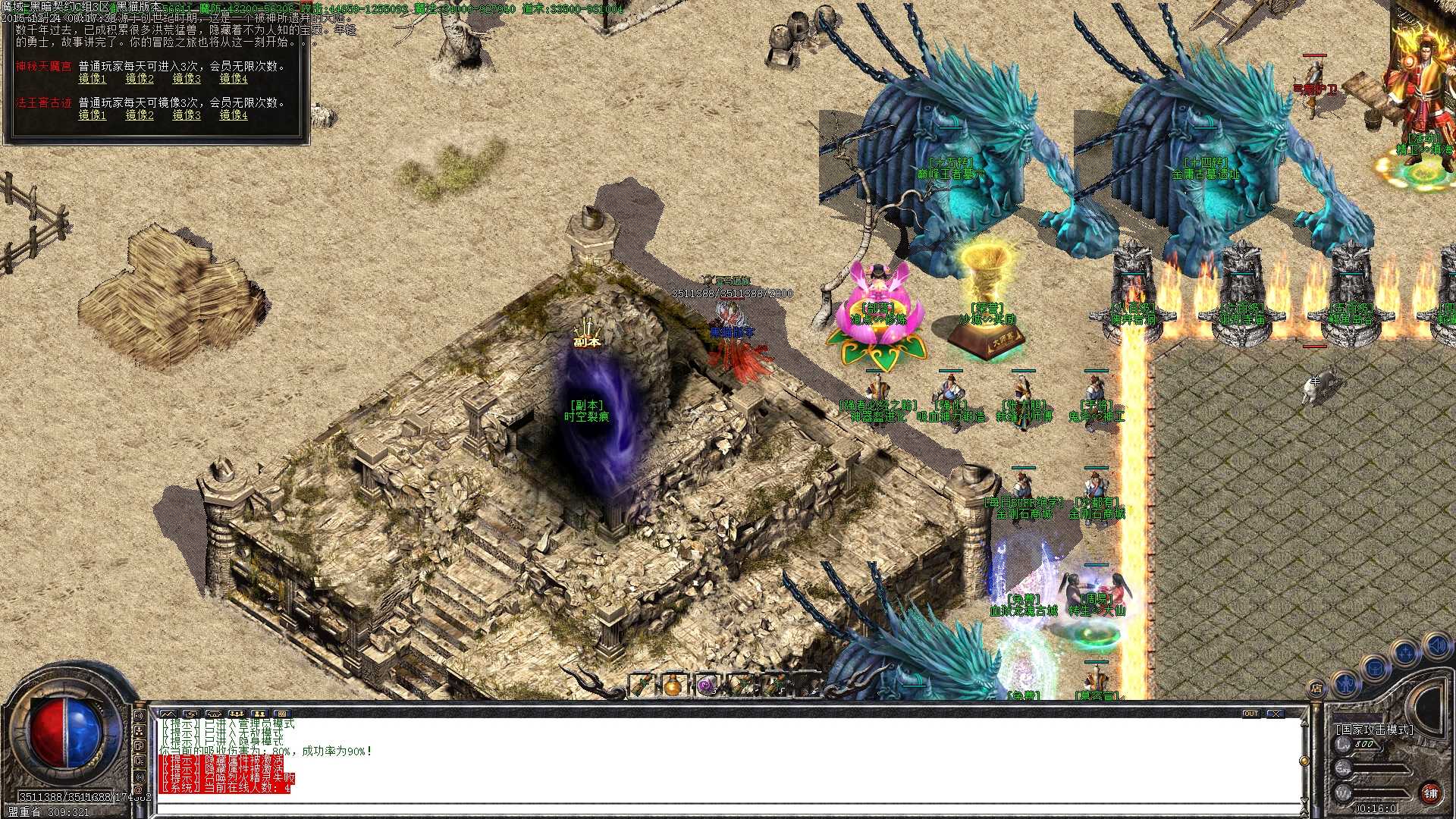Viewport: 1456px width, 819px height.
Task: Click inside the chat input field
Action: point(531,810)
